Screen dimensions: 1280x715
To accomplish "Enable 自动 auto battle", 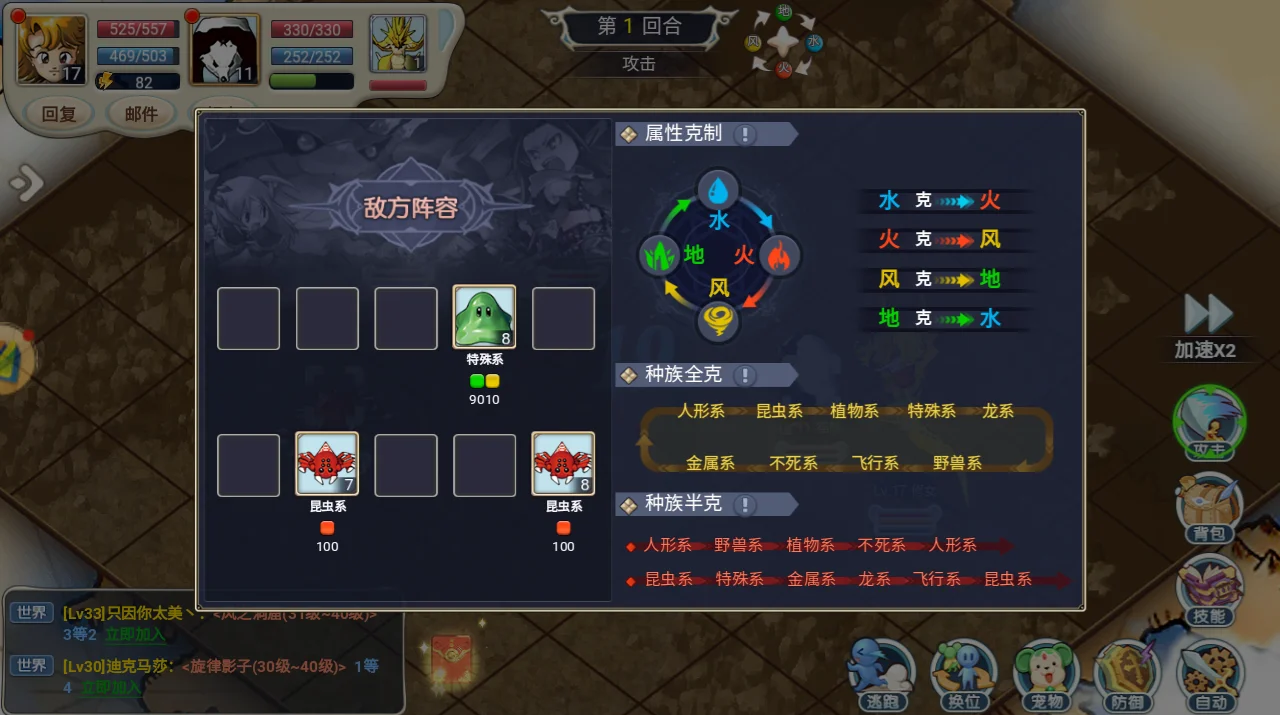I will (x=1210, y=672).
